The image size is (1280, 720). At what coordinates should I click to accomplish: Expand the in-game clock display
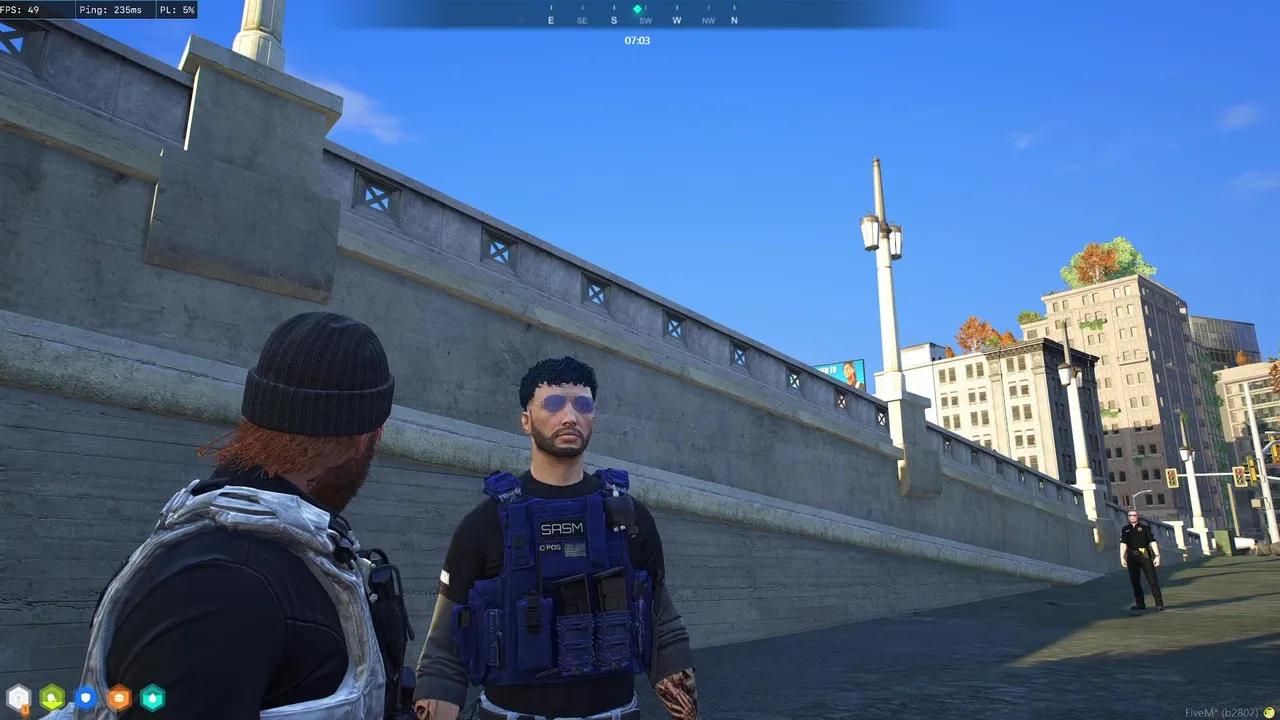(637, 41)
